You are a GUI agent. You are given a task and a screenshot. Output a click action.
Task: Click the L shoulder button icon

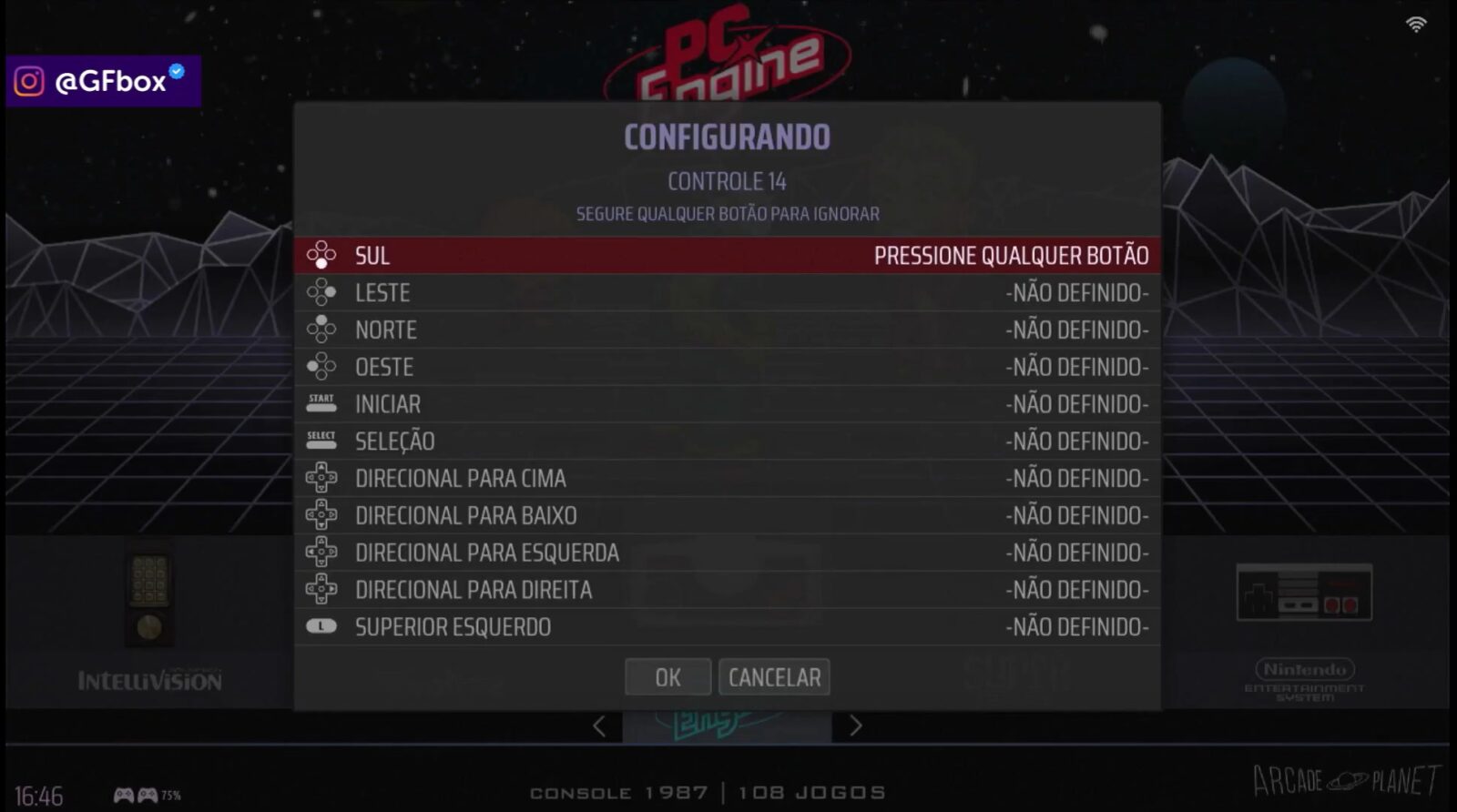pyautogui.click(x=322, y=626)
